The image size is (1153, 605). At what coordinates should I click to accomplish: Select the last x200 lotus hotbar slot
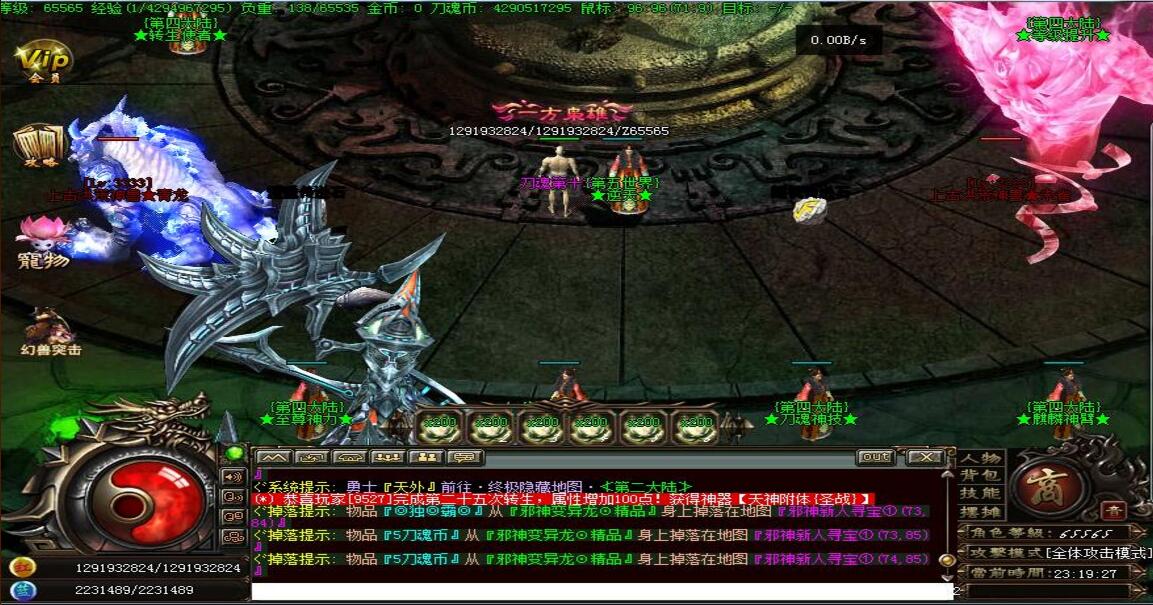click(x=695, y=426)
